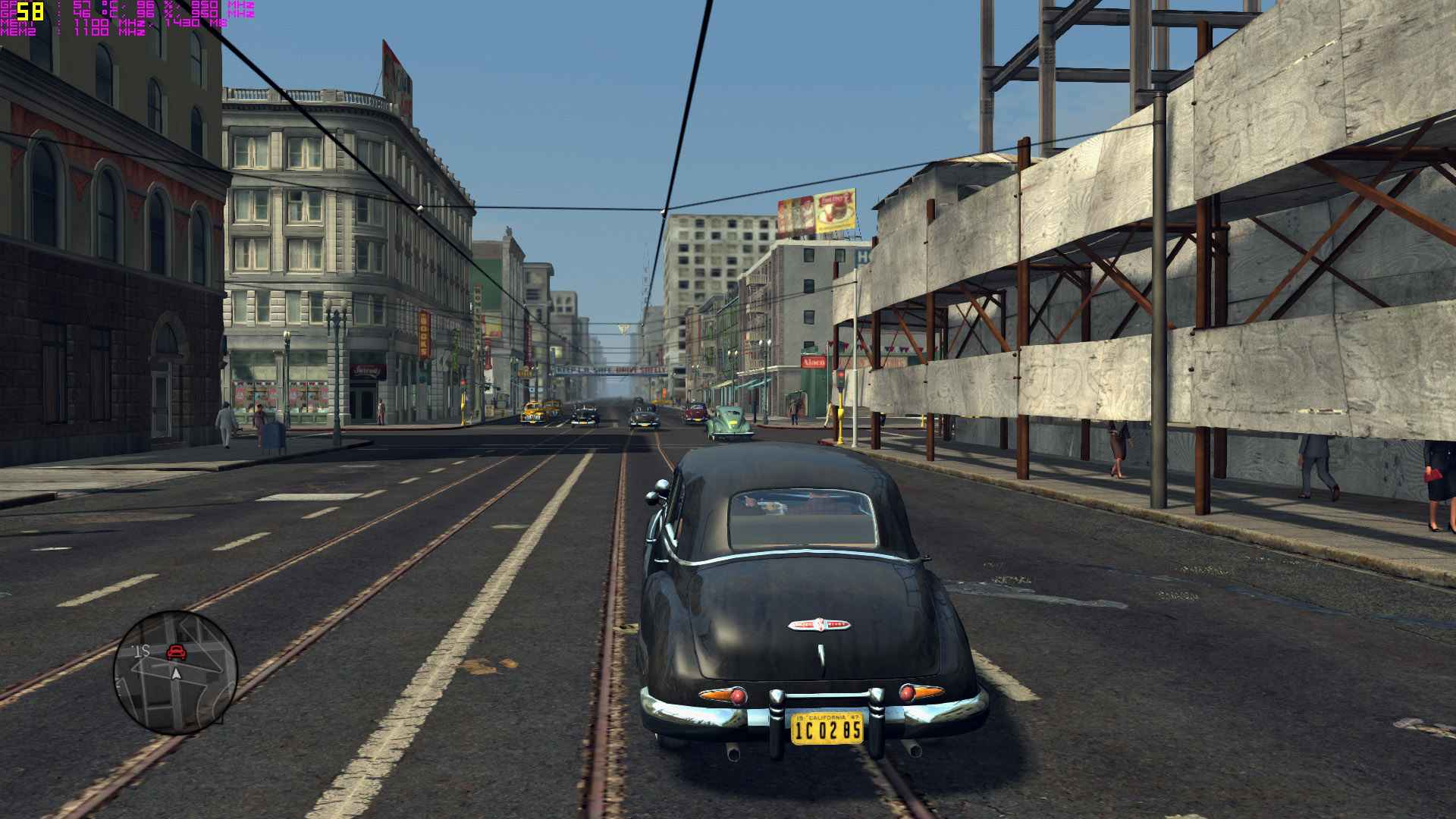Image resolution: width=1456 pixels, height=819 pixels.
Task: Select the red car marker on minimap
Action: [x=176, y=651]
